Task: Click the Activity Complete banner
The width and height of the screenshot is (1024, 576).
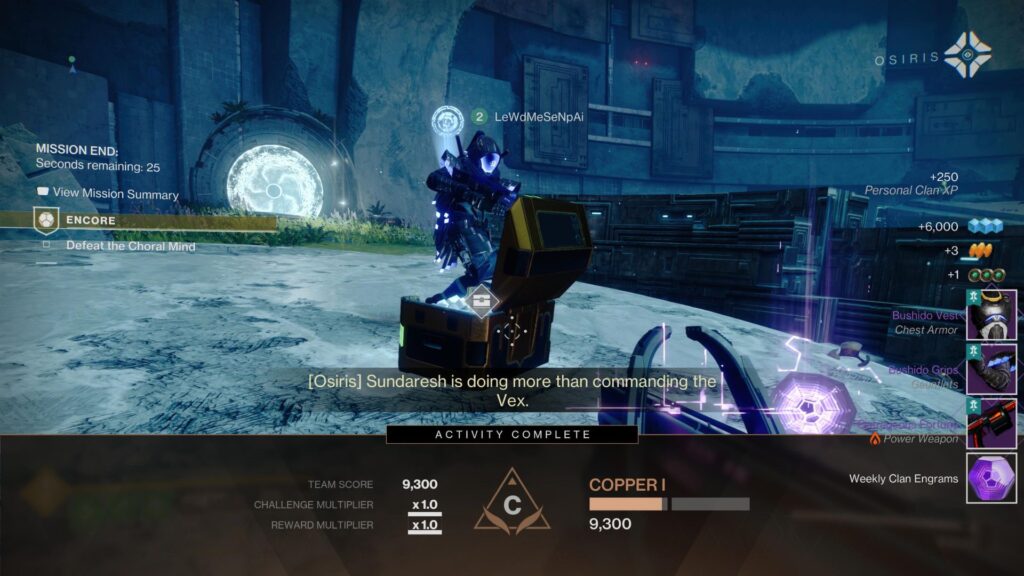Action: 512,434
